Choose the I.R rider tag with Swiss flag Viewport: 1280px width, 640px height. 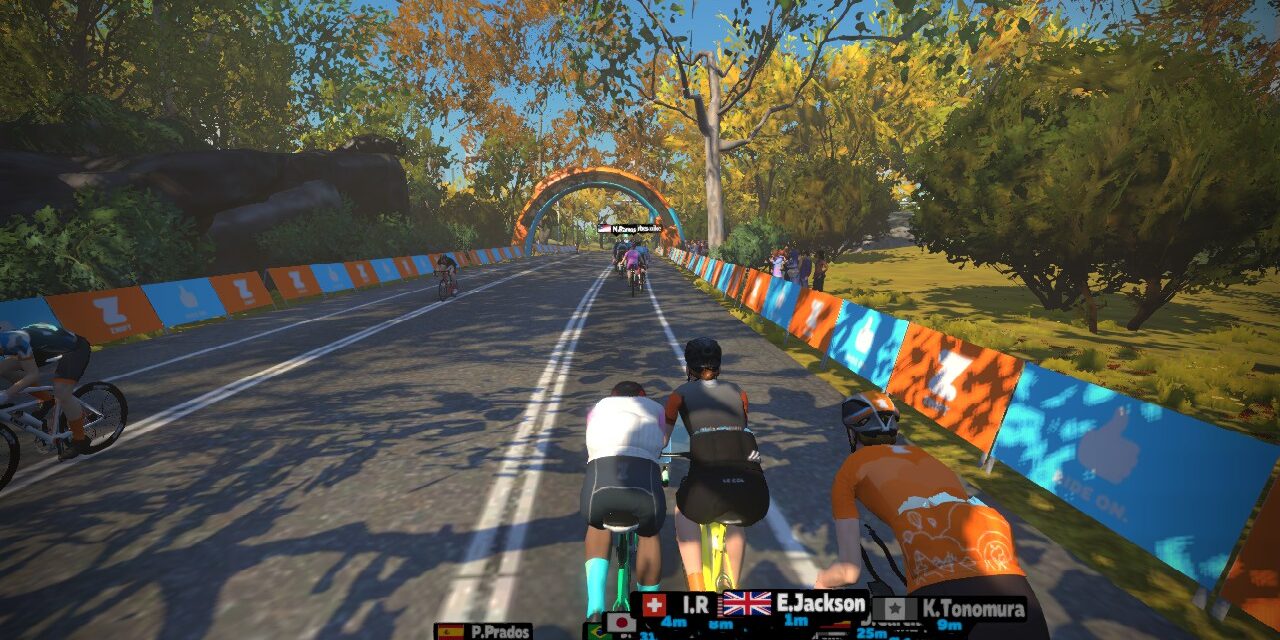pos(675,605)
